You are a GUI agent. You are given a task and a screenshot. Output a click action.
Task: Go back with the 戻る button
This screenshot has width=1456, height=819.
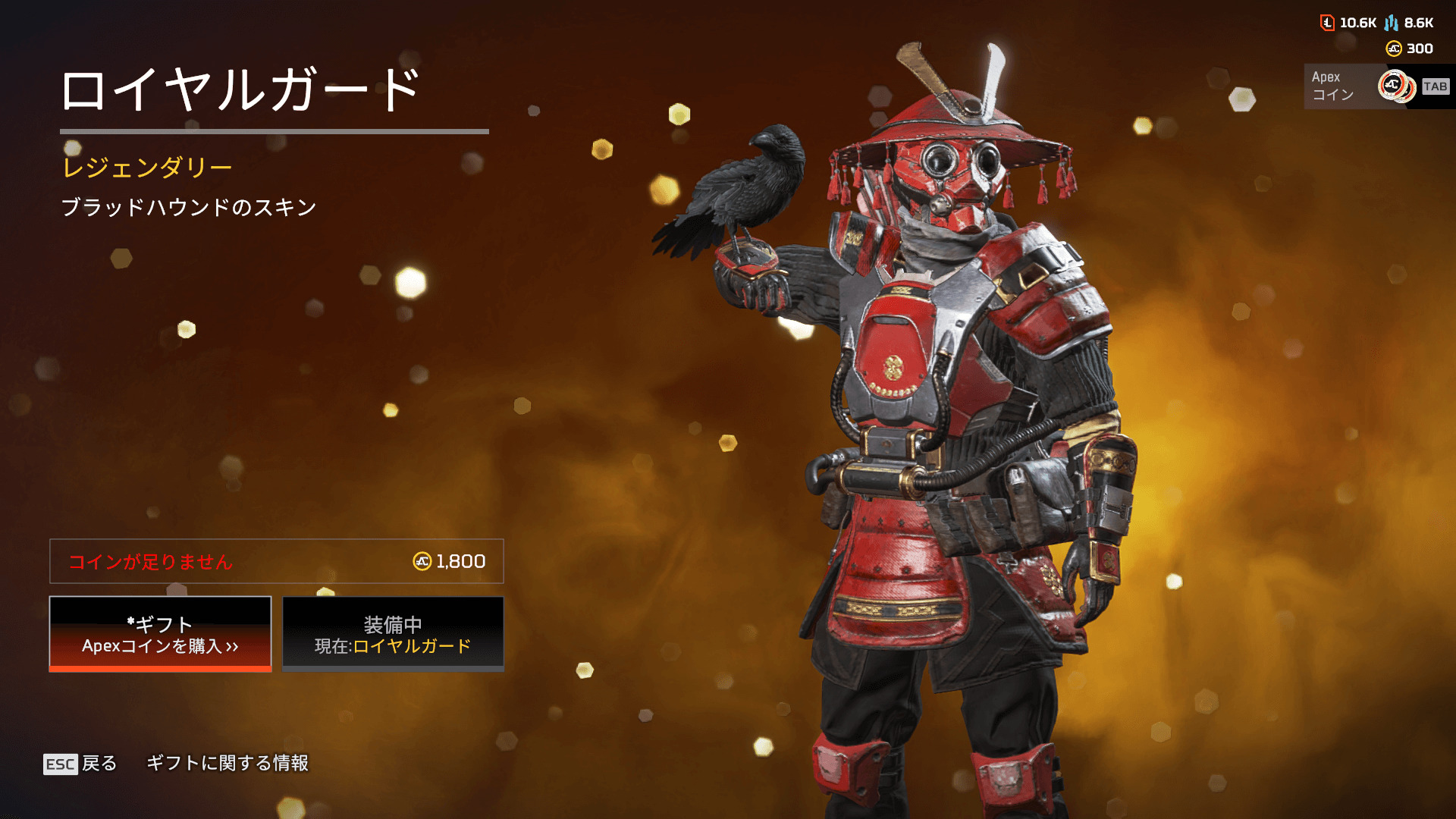pos(80,764)
